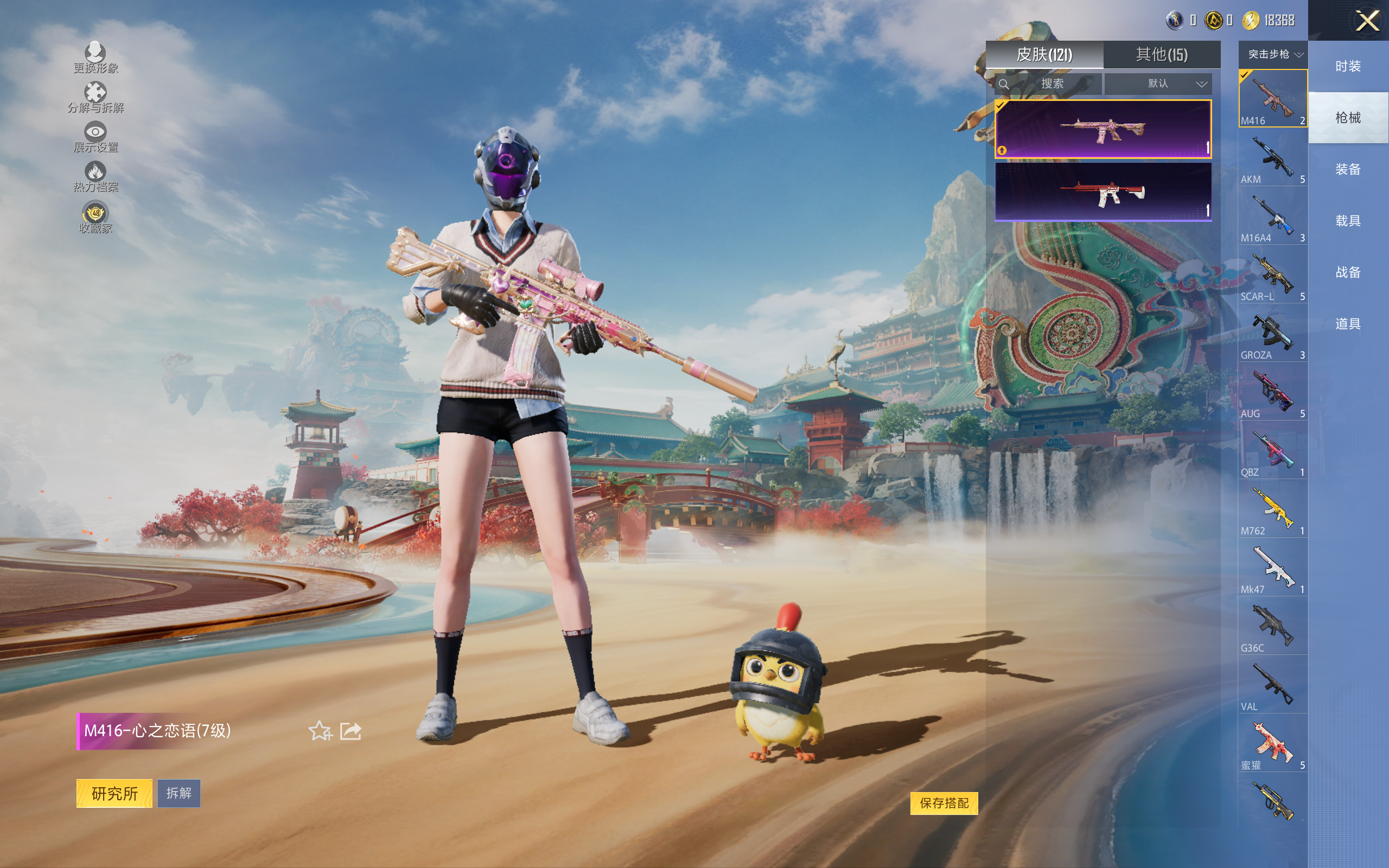Screen dimensions: 1389x868
Task: Choose the AKM weapon entry
Action: pos(1272,158)
